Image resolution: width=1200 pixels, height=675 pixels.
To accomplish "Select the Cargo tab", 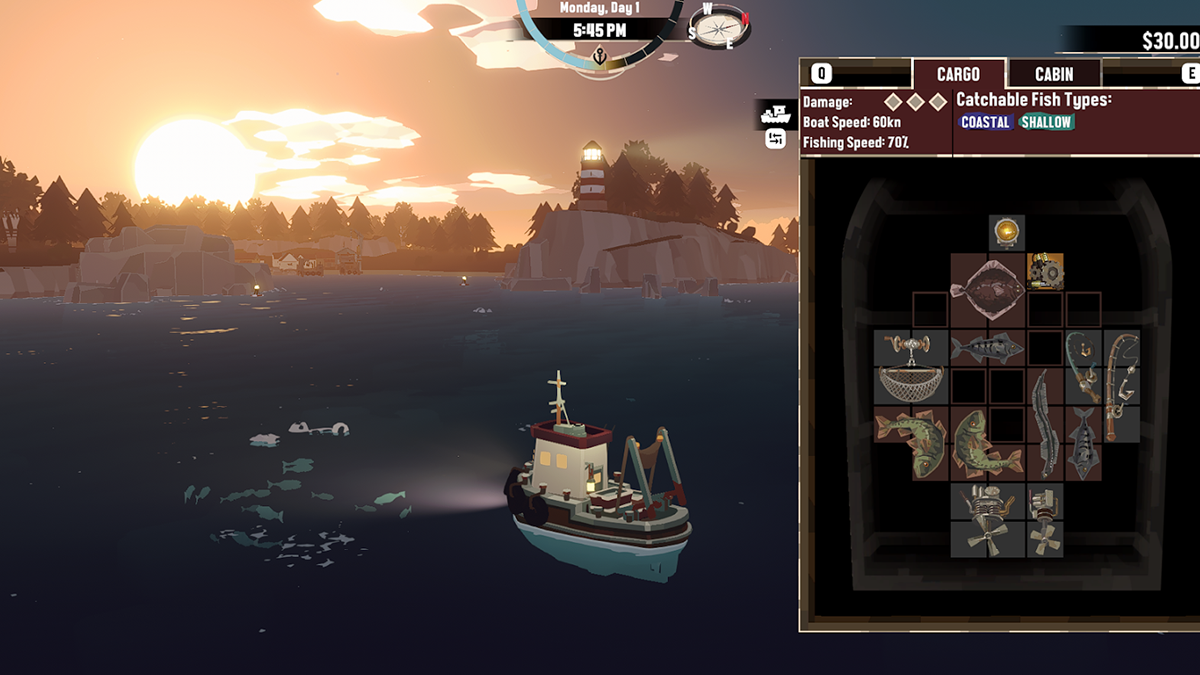I will (x=958, y=74).
